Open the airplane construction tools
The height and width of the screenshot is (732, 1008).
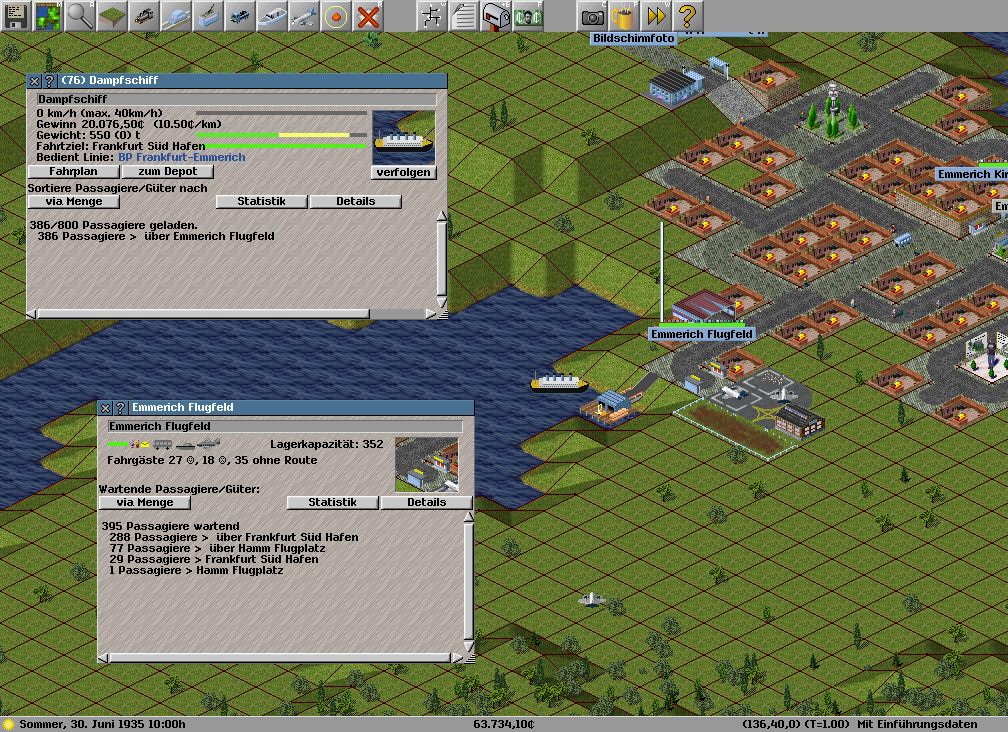(304, 16)
